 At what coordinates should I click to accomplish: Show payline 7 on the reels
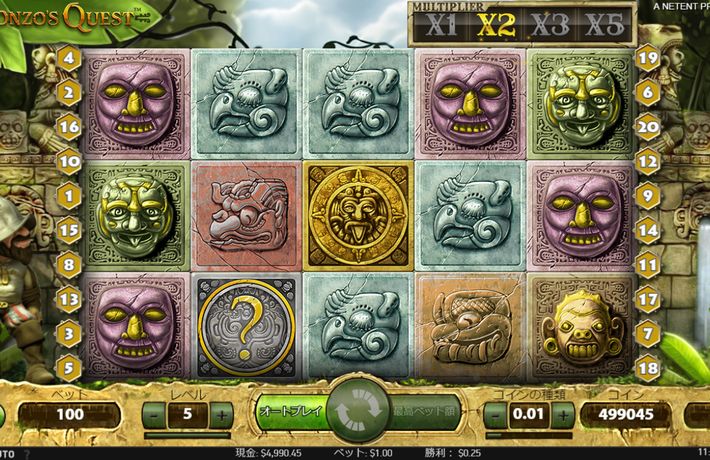click(x=647, y=332)
